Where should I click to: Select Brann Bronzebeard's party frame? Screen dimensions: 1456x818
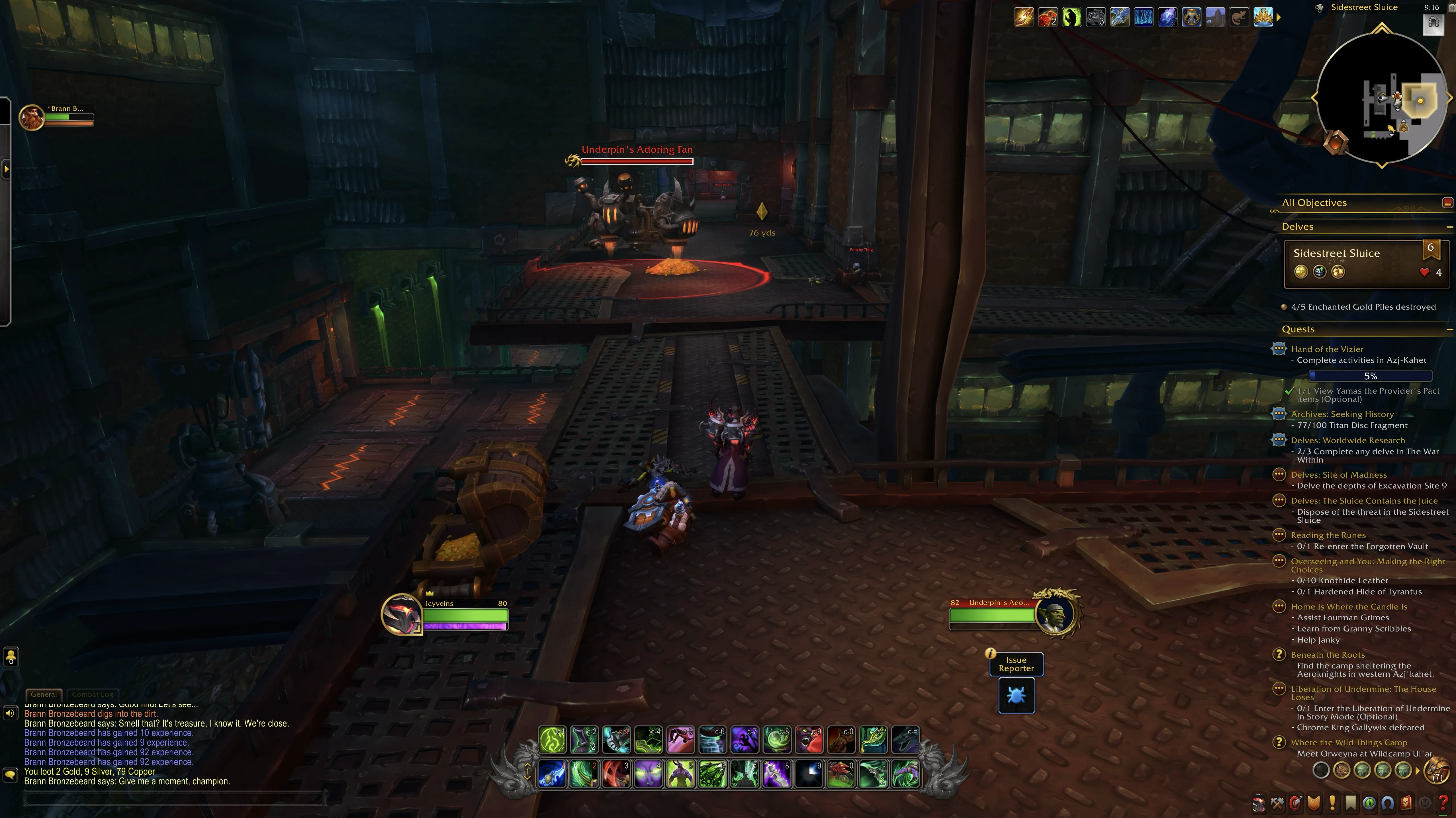(x=56, y=116)
